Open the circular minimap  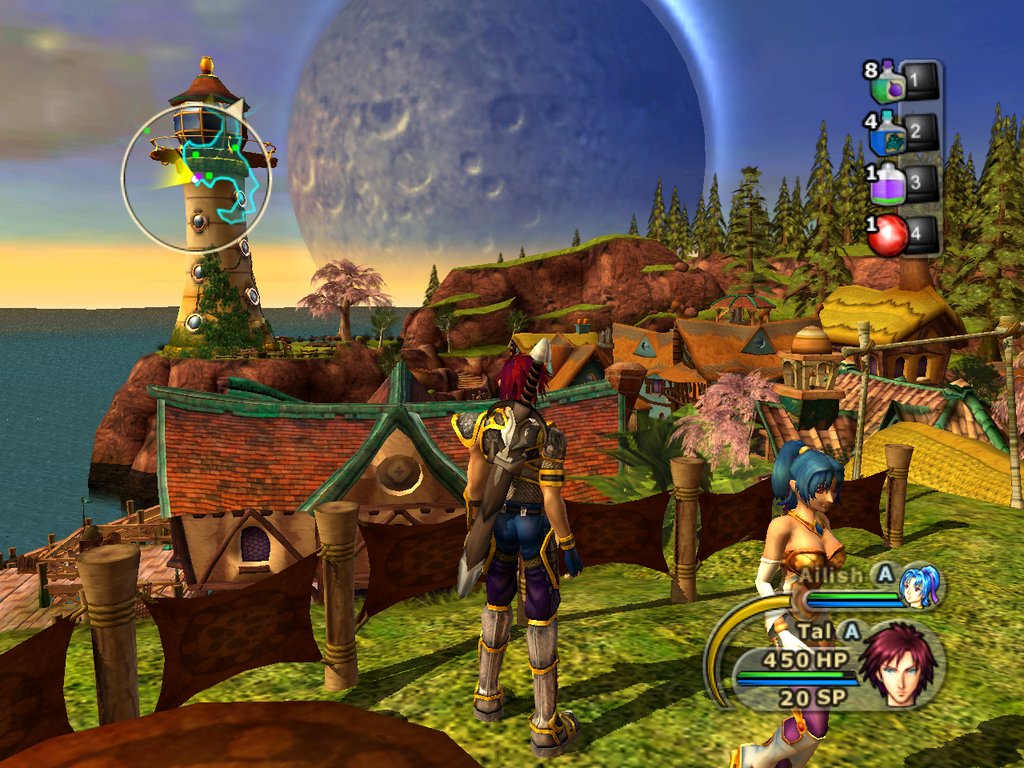[197, 178]
